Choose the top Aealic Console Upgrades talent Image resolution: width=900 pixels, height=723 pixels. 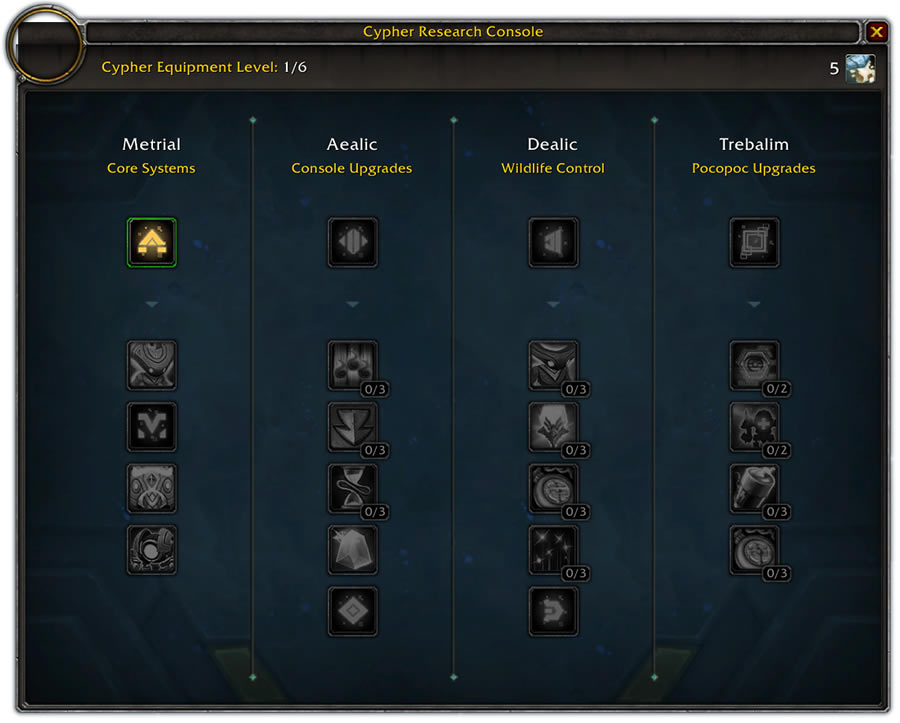coord(352,243)
